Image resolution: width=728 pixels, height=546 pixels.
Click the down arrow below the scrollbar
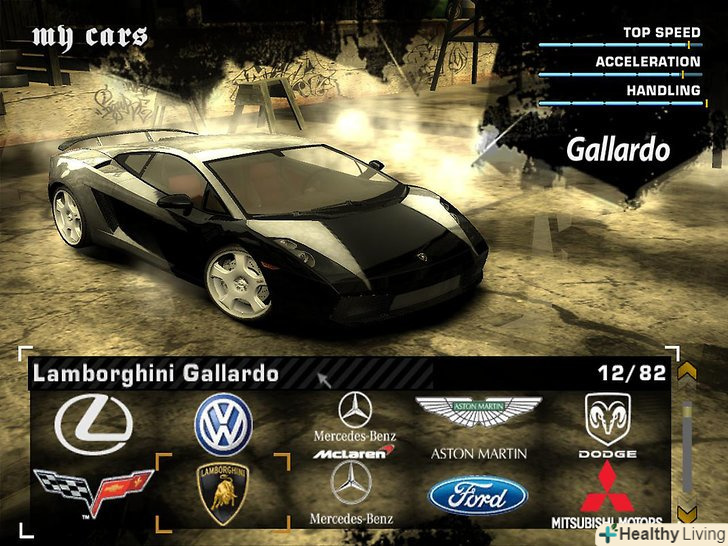point(686,514)
